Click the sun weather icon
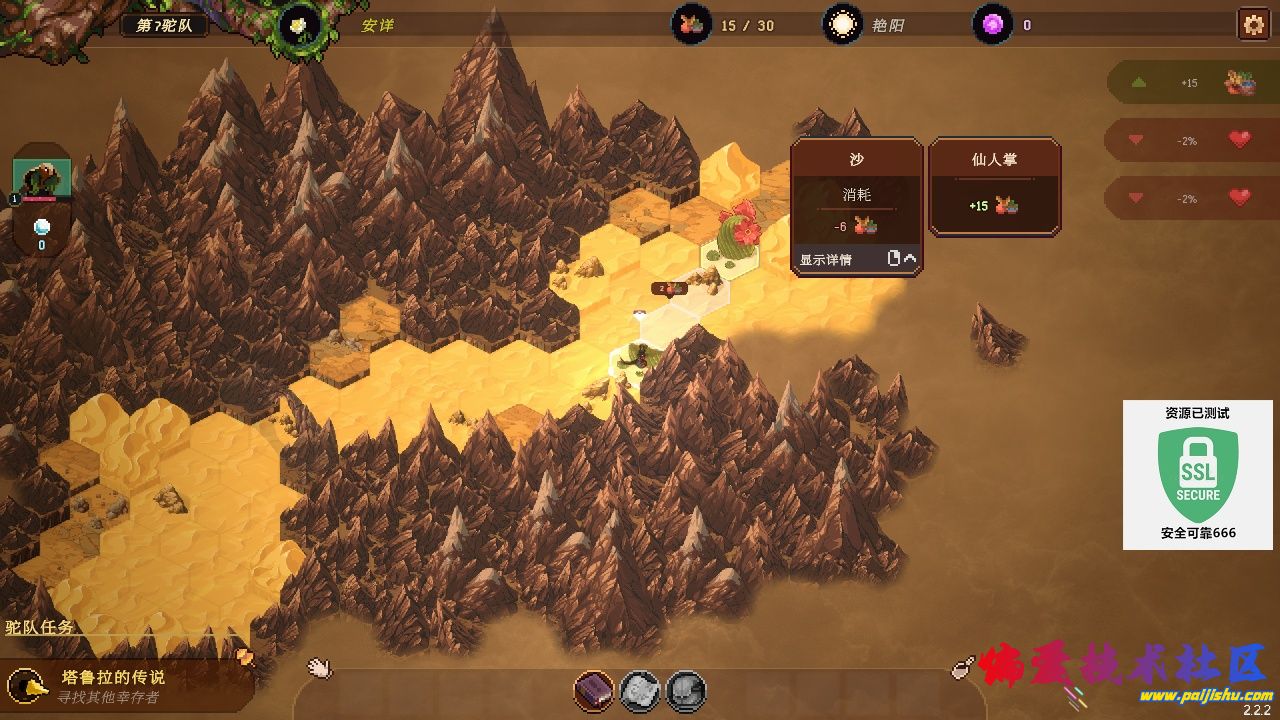 (x=842, y=24)
